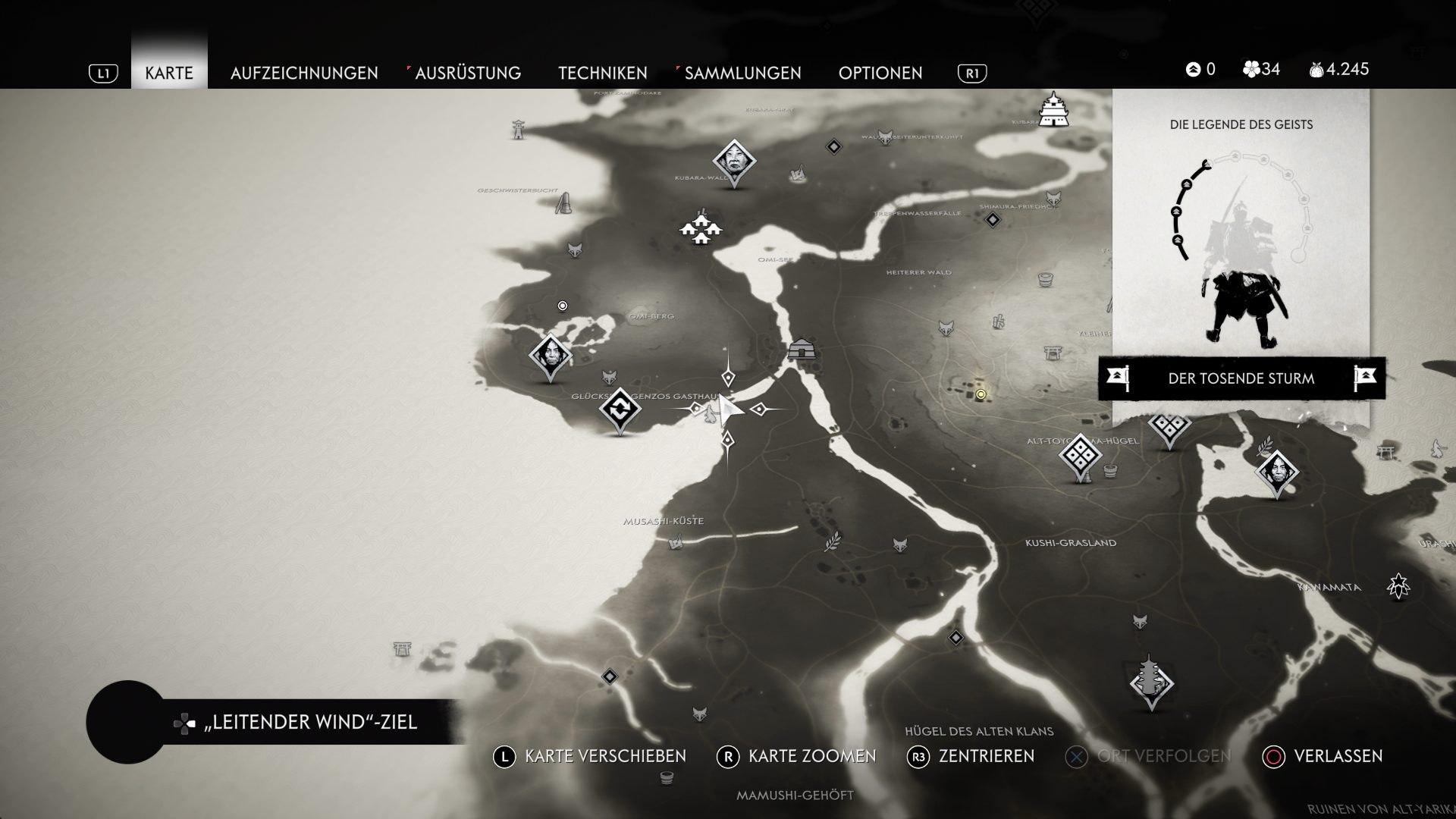The width and height of the screenshot is (1456, 819).
Task: Click the fox den marker near Kushi-Grasland
Action: [x=900, y=544]
